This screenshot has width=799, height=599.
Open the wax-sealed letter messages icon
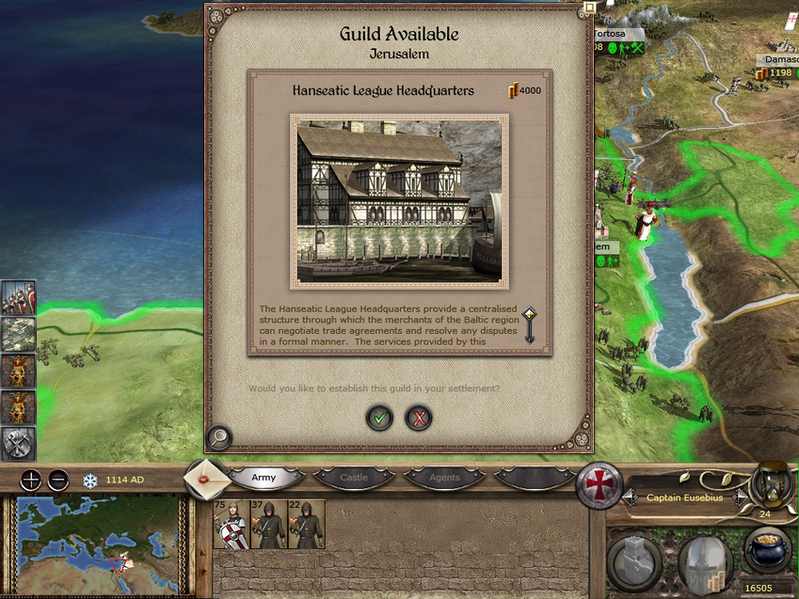click(x=207, y=478)
